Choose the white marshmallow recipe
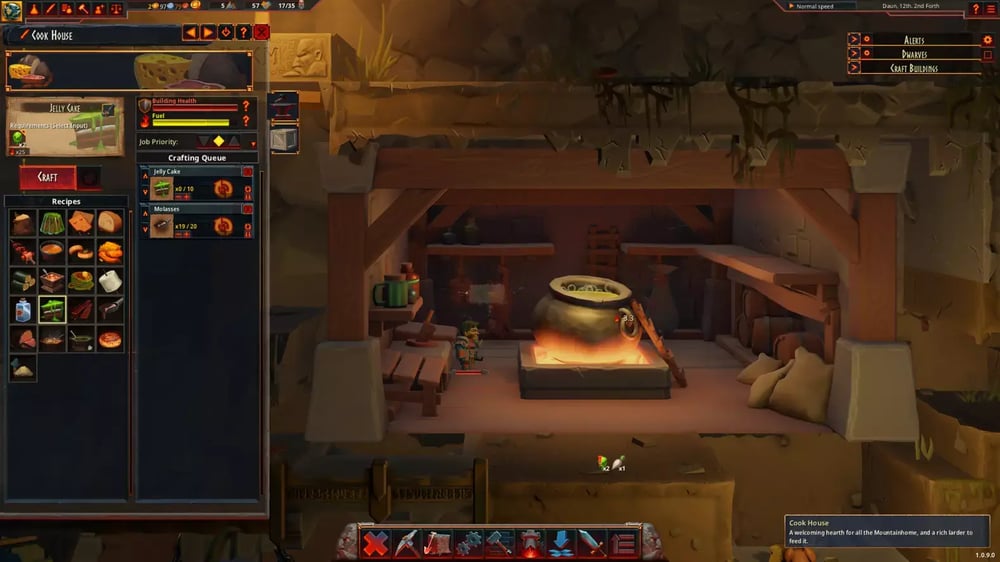1000x562 pixels. (110, 281)
